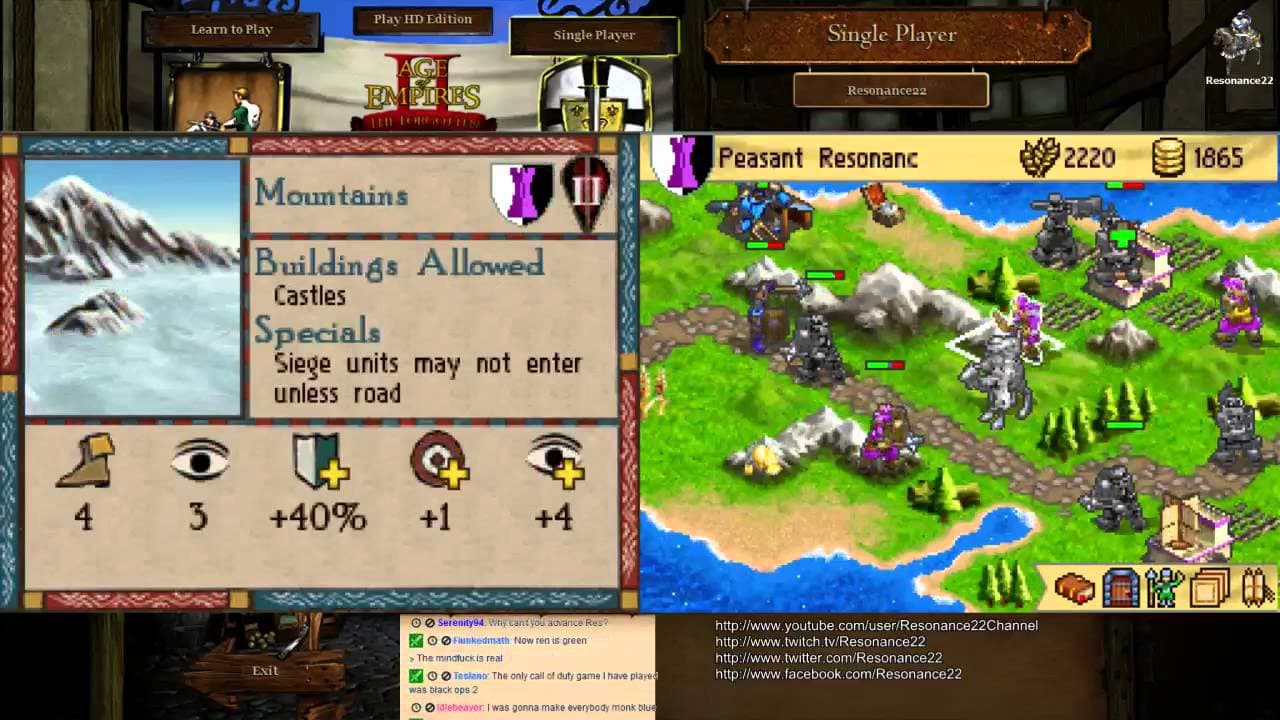This screenshot has width=1280, height=720.
Task: Click the Exit button
Action: point(263,670)
